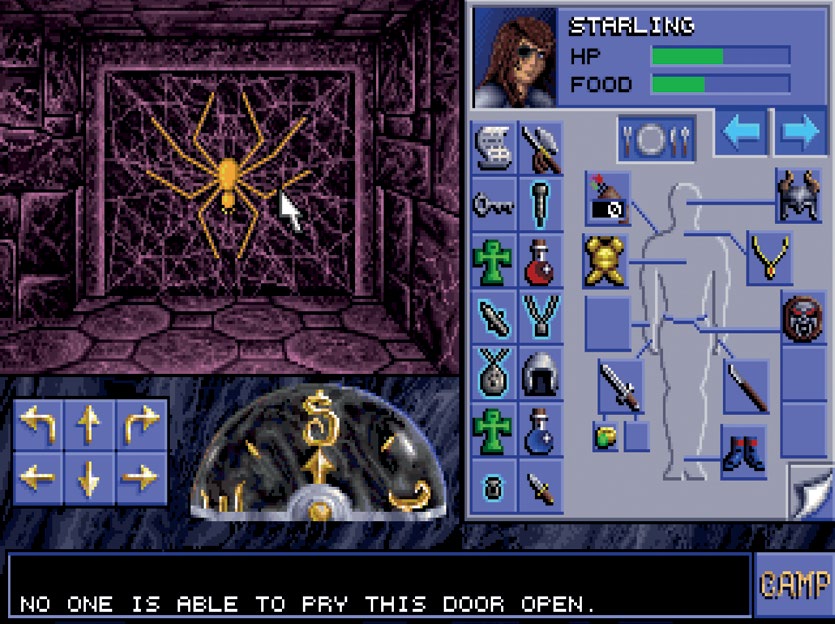Viewport: 835px width, 624px height.
Task: Strafe left with the left arrow
Action: 38,477
